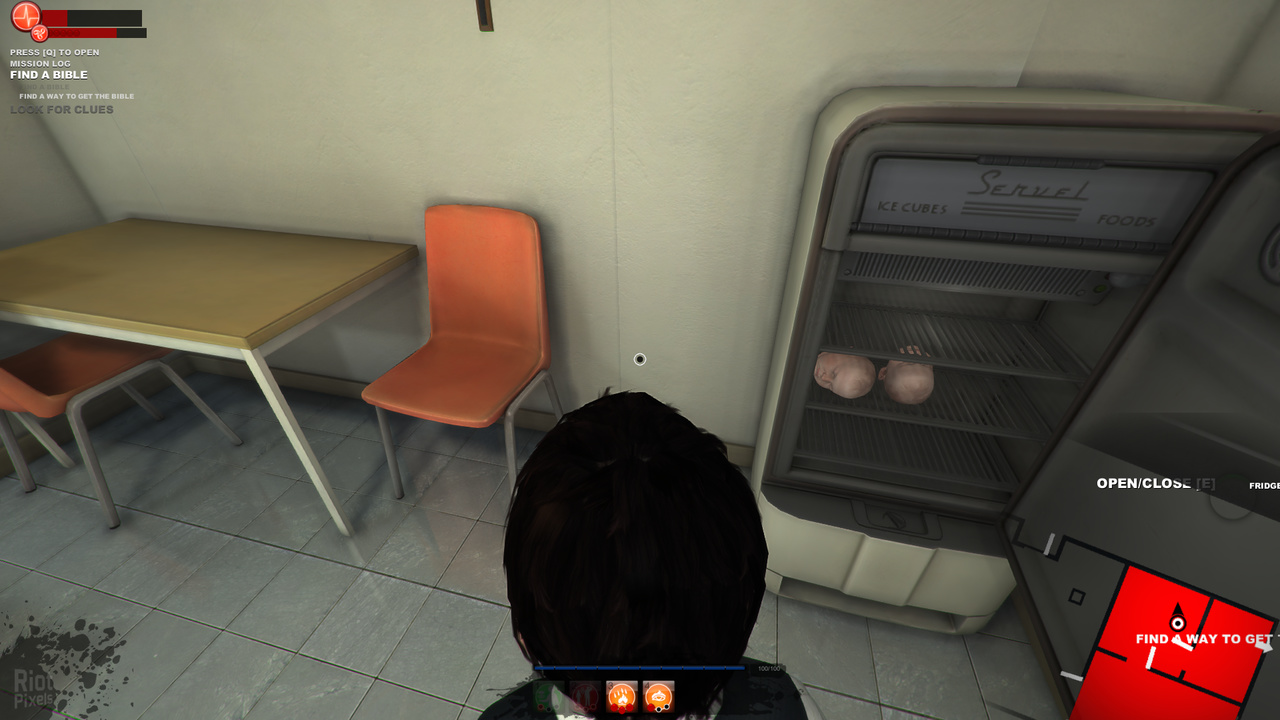Activate the fire combustion ability in slot 3

pyautogui.click(x=621, y=696)
